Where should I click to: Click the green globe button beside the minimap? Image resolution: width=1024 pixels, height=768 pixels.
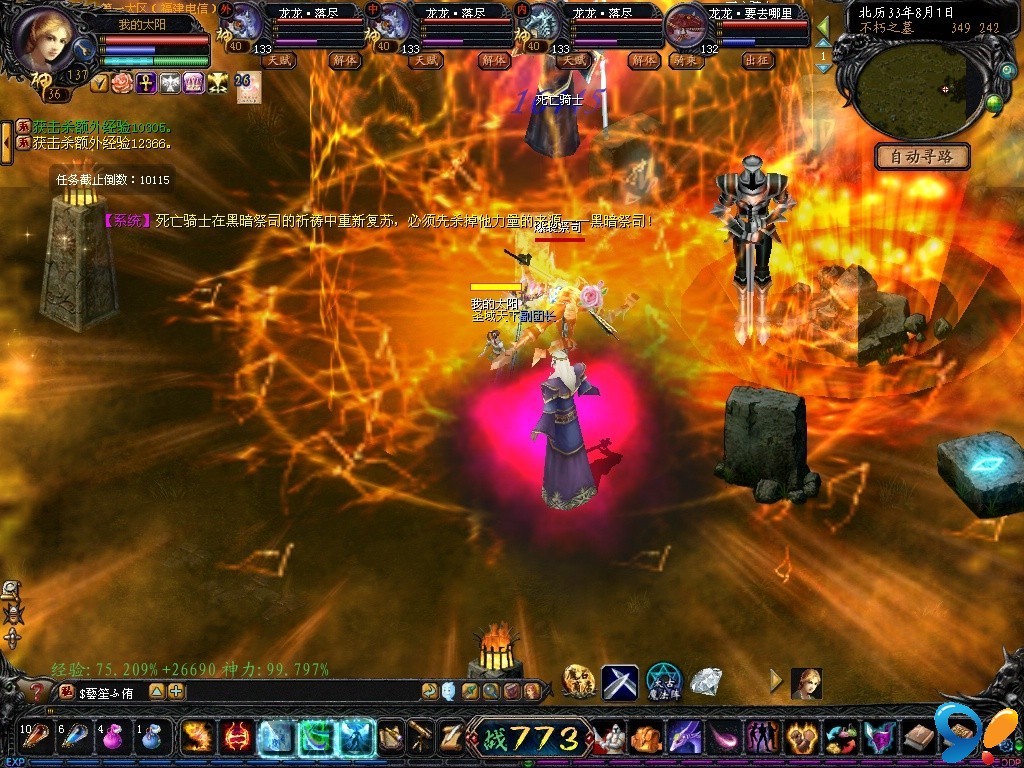(x=994, y=102)
